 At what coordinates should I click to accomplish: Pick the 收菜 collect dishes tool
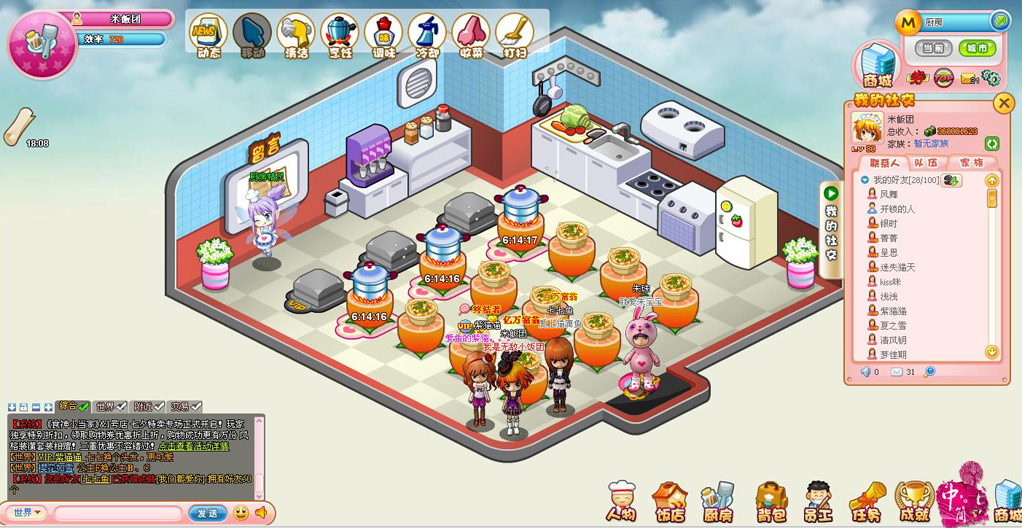click(470, 36)
